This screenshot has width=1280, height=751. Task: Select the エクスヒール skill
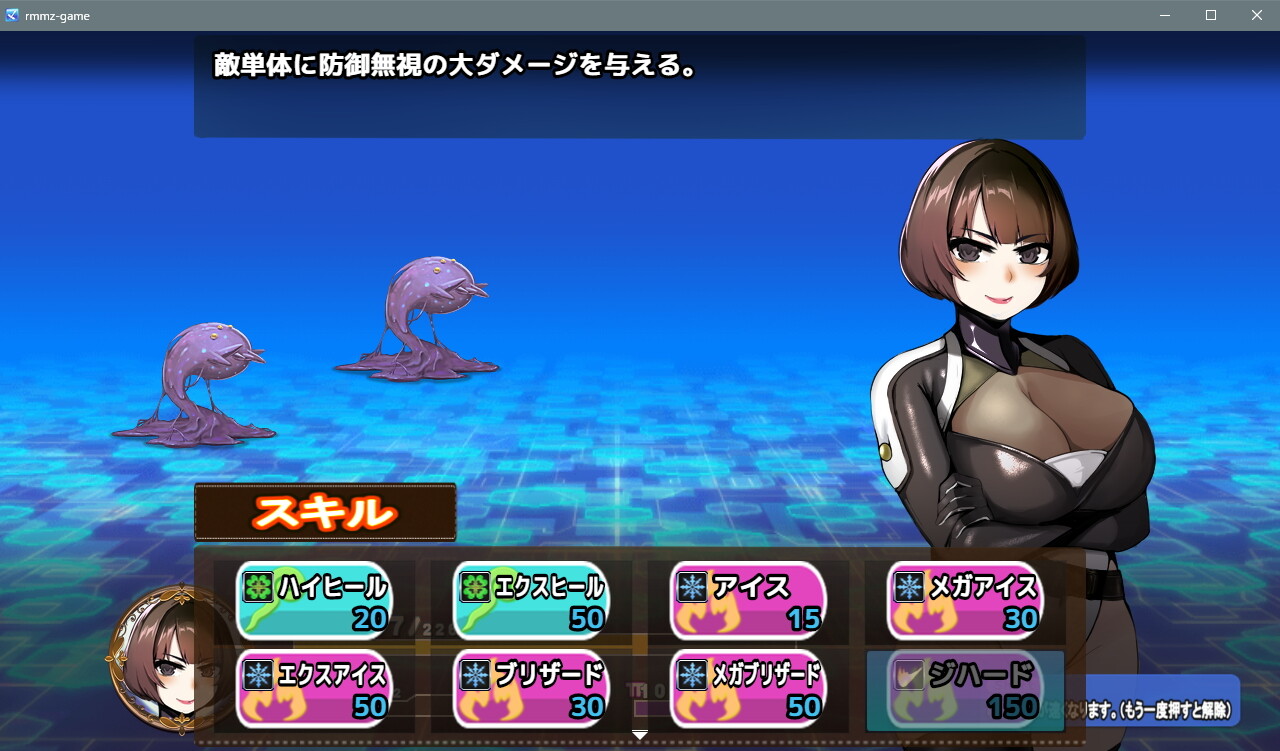pyautogui.click(x=530, y=601)
